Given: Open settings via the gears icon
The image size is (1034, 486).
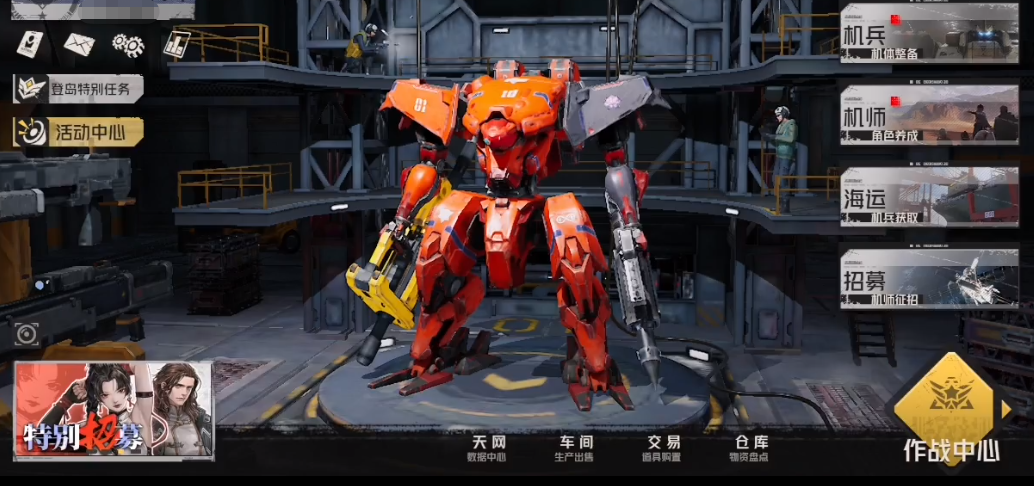Looking at the screenshot, I should [128, 44].
